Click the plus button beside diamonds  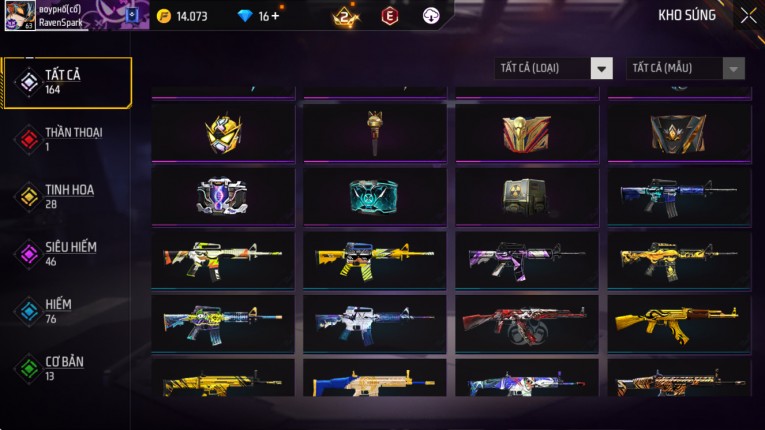pos(275,16)
